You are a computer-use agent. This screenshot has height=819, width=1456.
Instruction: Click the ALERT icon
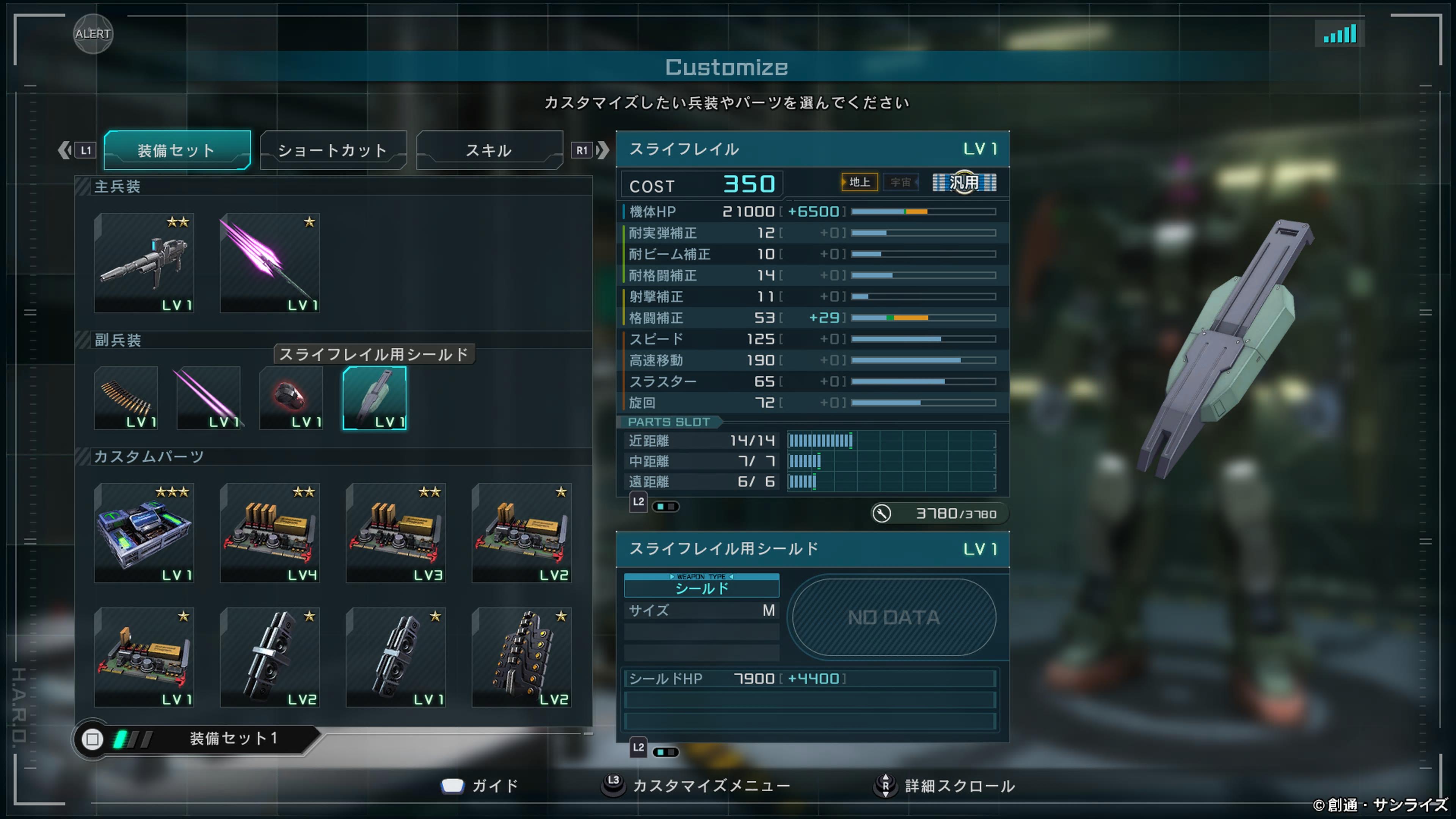click(x=93, y=34)
